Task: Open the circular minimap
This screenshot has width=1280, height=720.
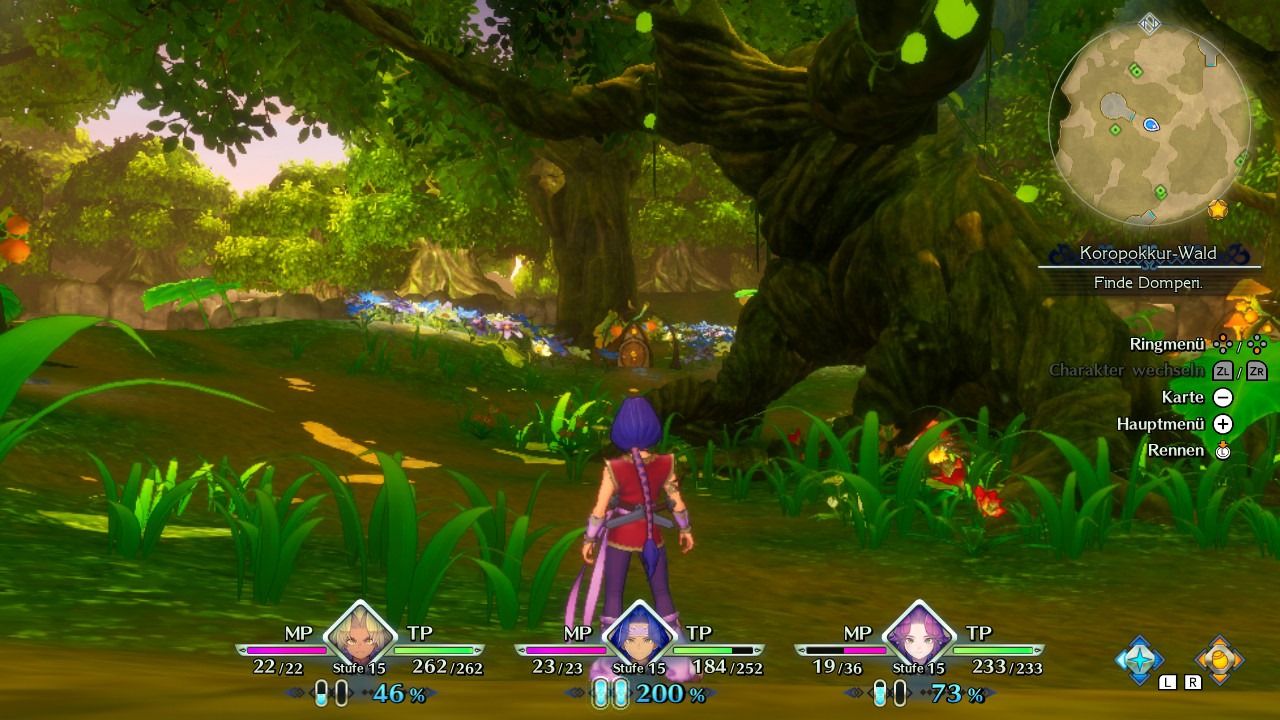Action: point(1149,123)
